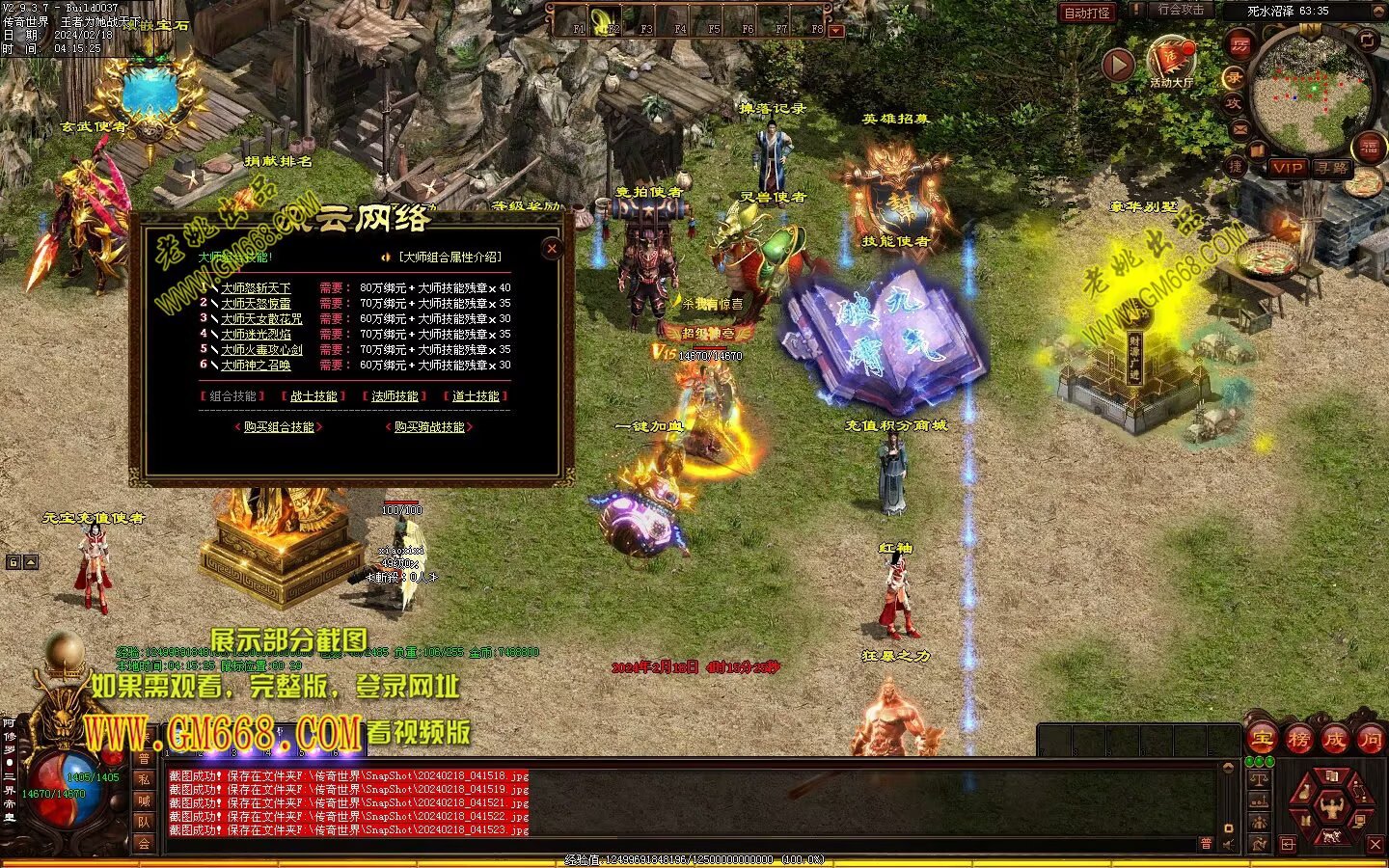Switch to the 战士技能 tab
Viewport: 1389px width, 868px height.
tap(313, 396)
